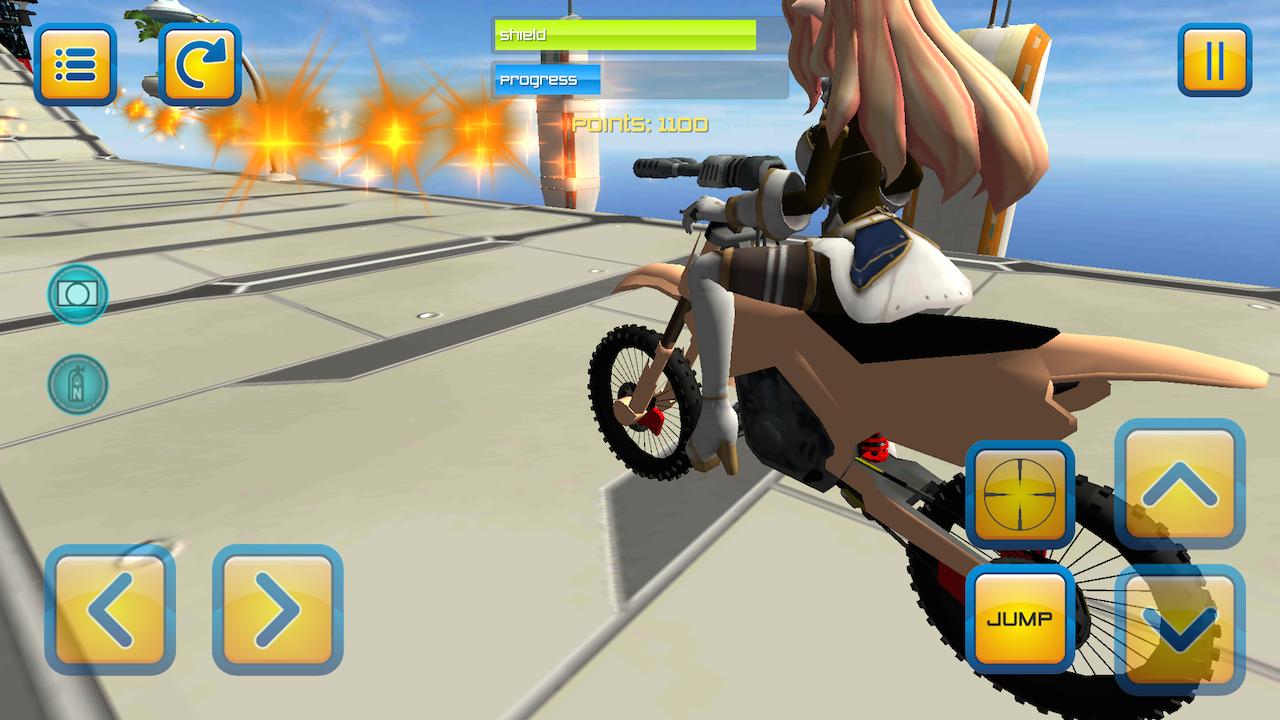Tap the restart button to replay
Image resolution: width=1280 pixels, height=720 pixels.
[198, 62]
